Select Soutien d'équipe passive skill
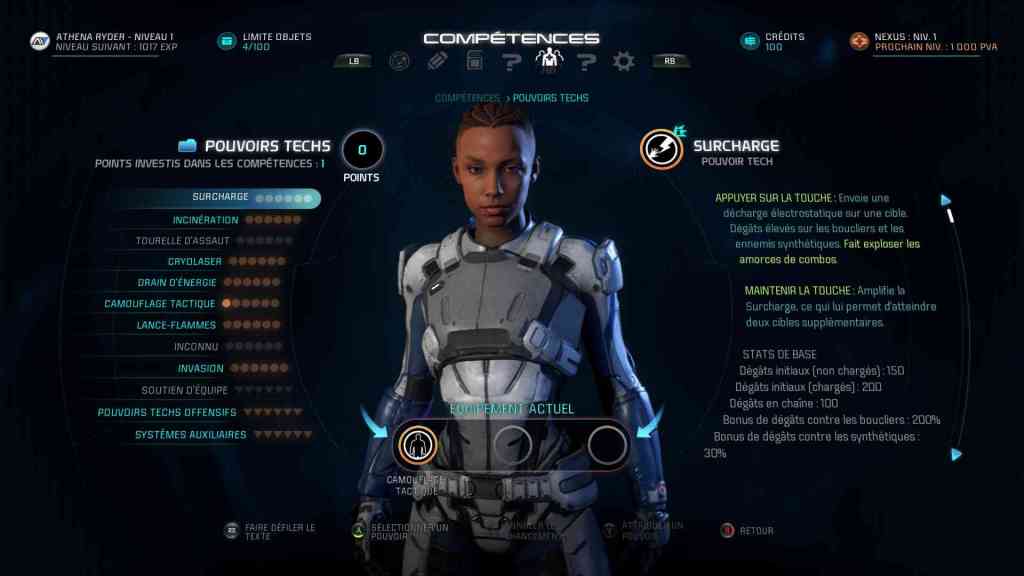 pos(185,390)
